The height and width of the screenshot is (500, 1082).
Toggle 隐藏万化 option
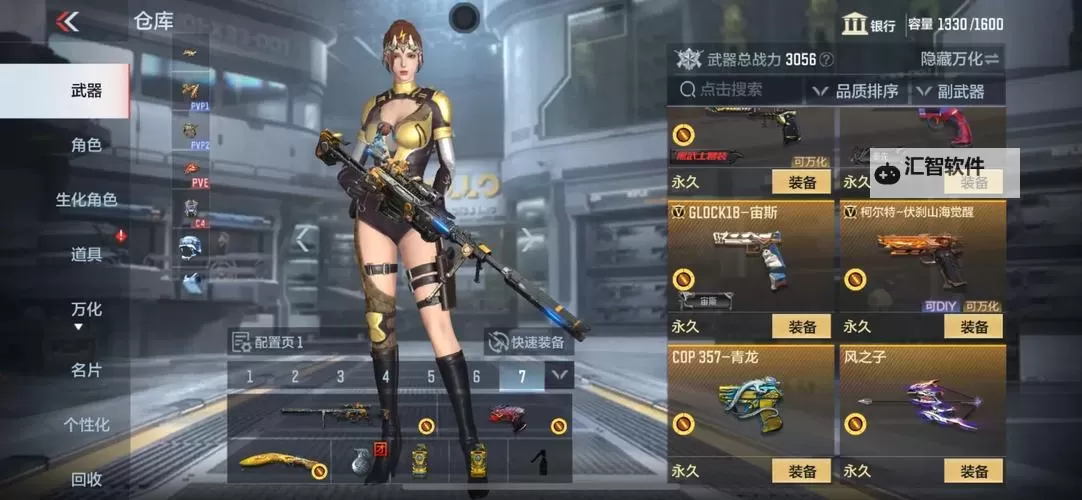point(959,59)
